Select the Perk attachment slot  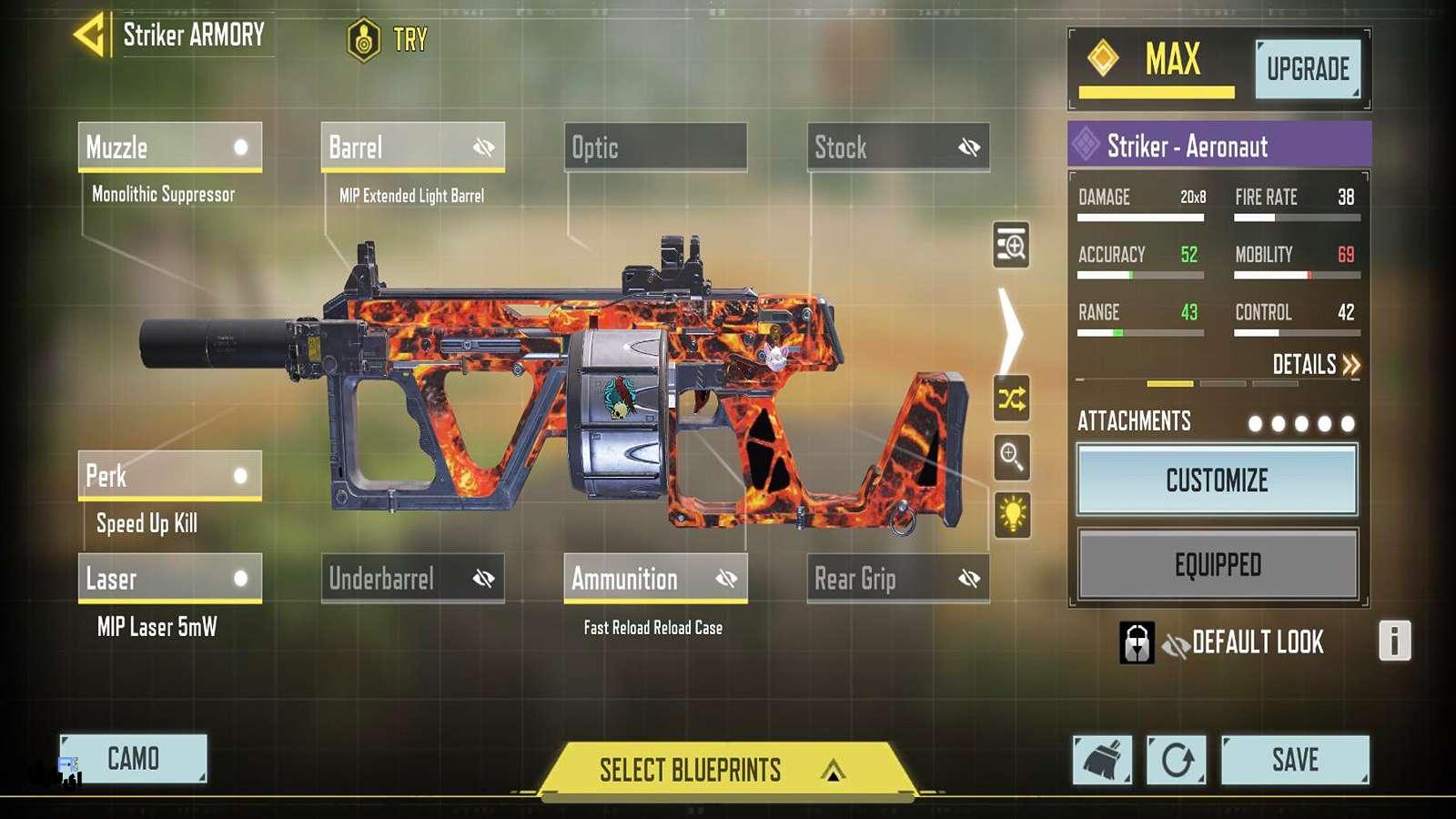170,475
